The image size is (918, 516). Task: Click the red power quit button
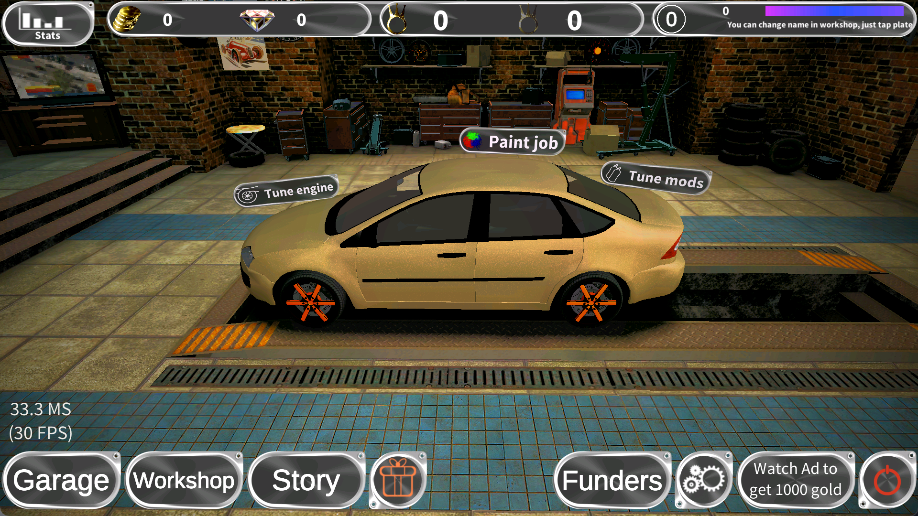886,481
